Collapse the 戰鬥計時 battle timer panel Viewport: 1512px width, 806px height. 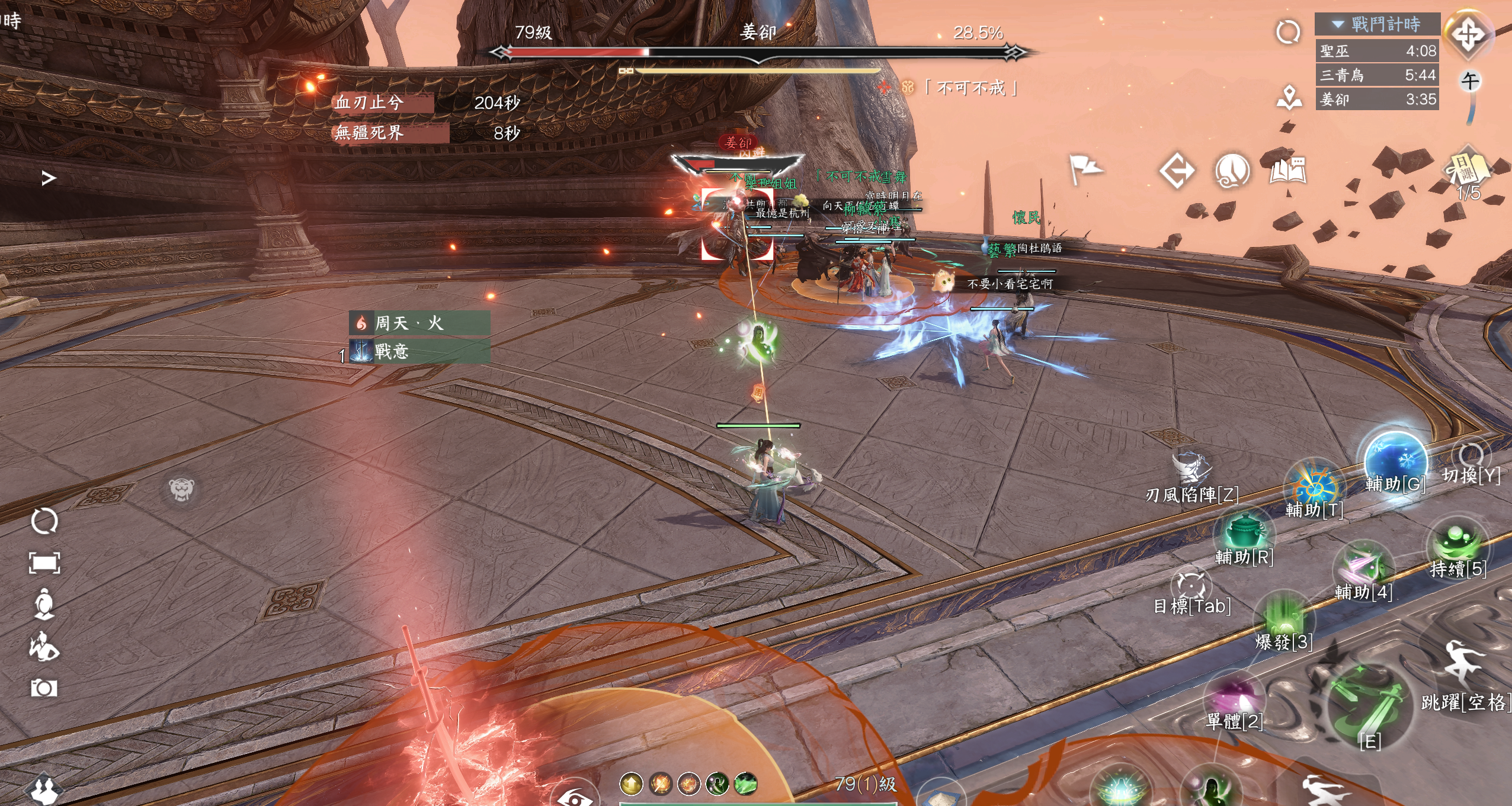click(x=1338, y=24)
